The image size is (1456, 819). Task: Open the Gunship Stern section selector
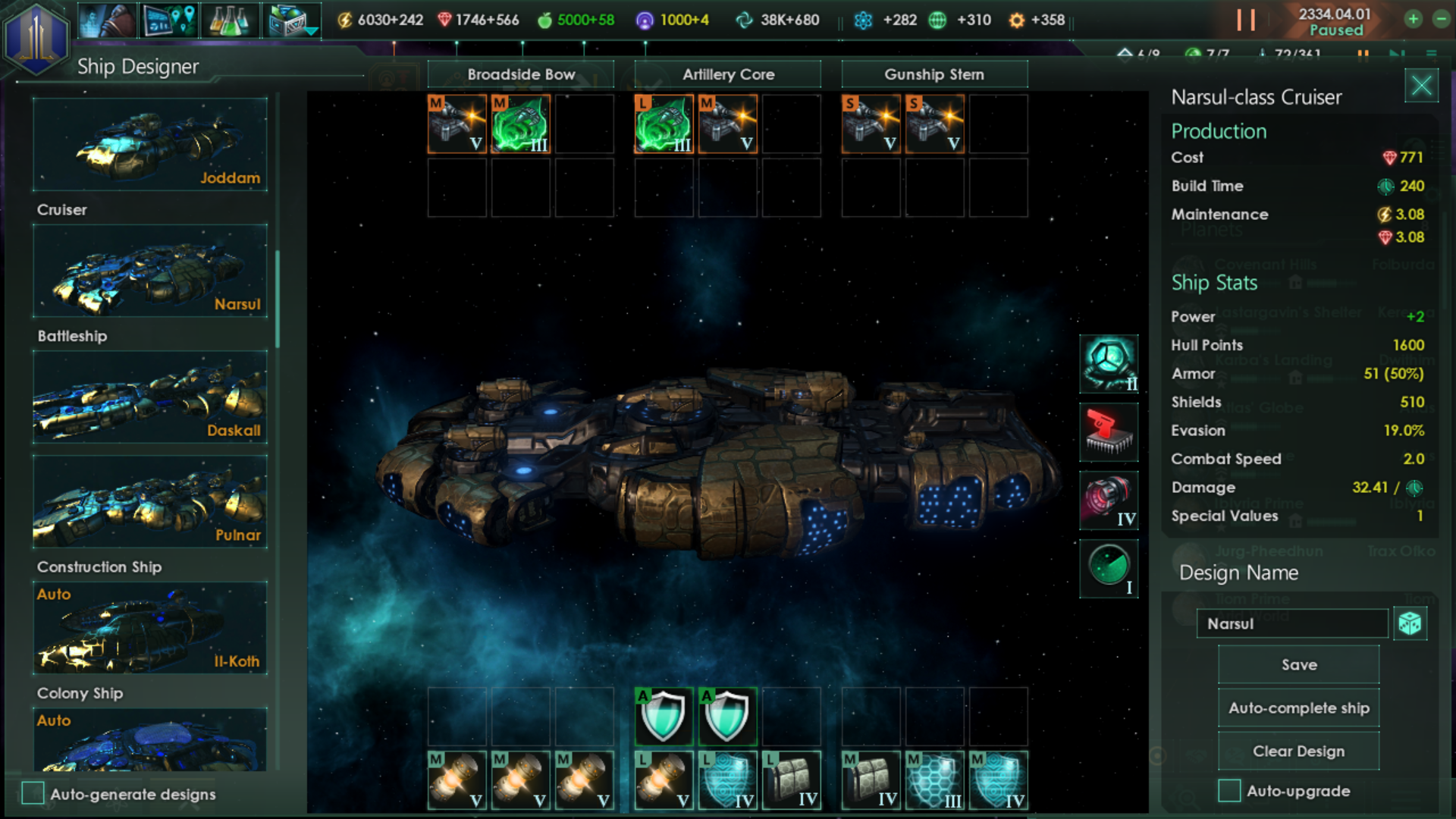(934, 74)
